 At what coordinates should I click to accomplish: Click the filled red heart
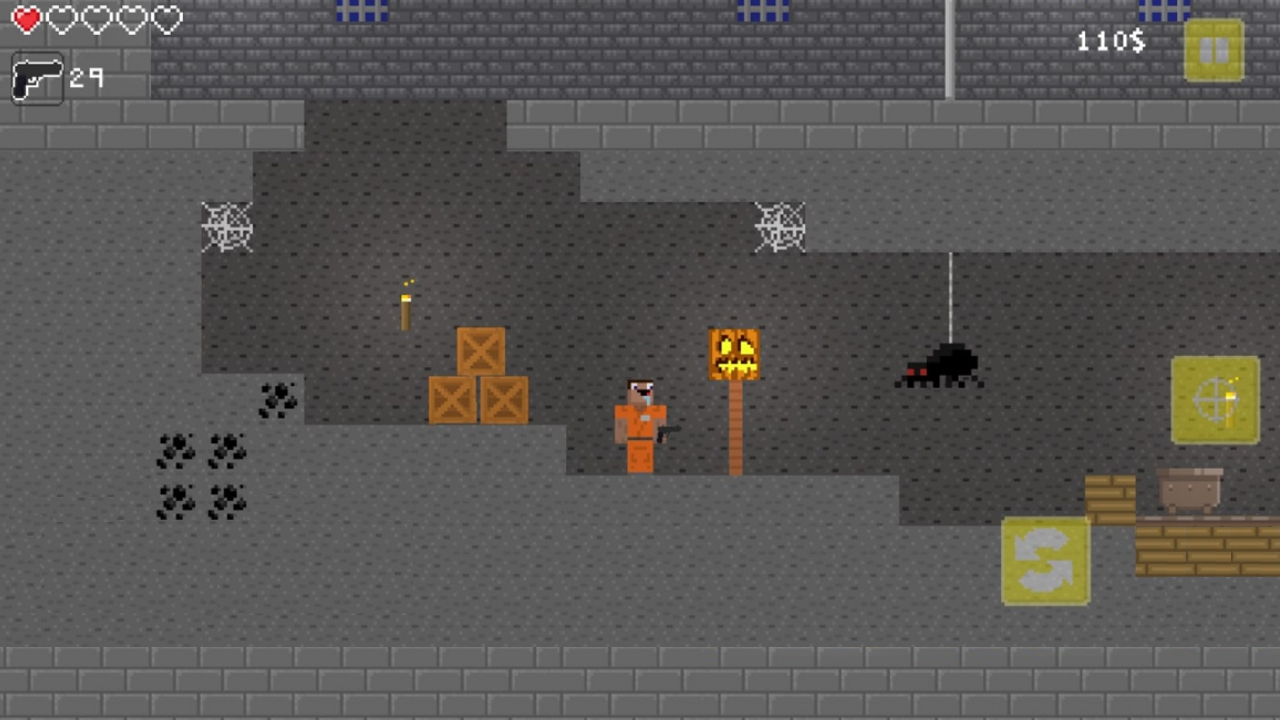(x=26, y=18)
